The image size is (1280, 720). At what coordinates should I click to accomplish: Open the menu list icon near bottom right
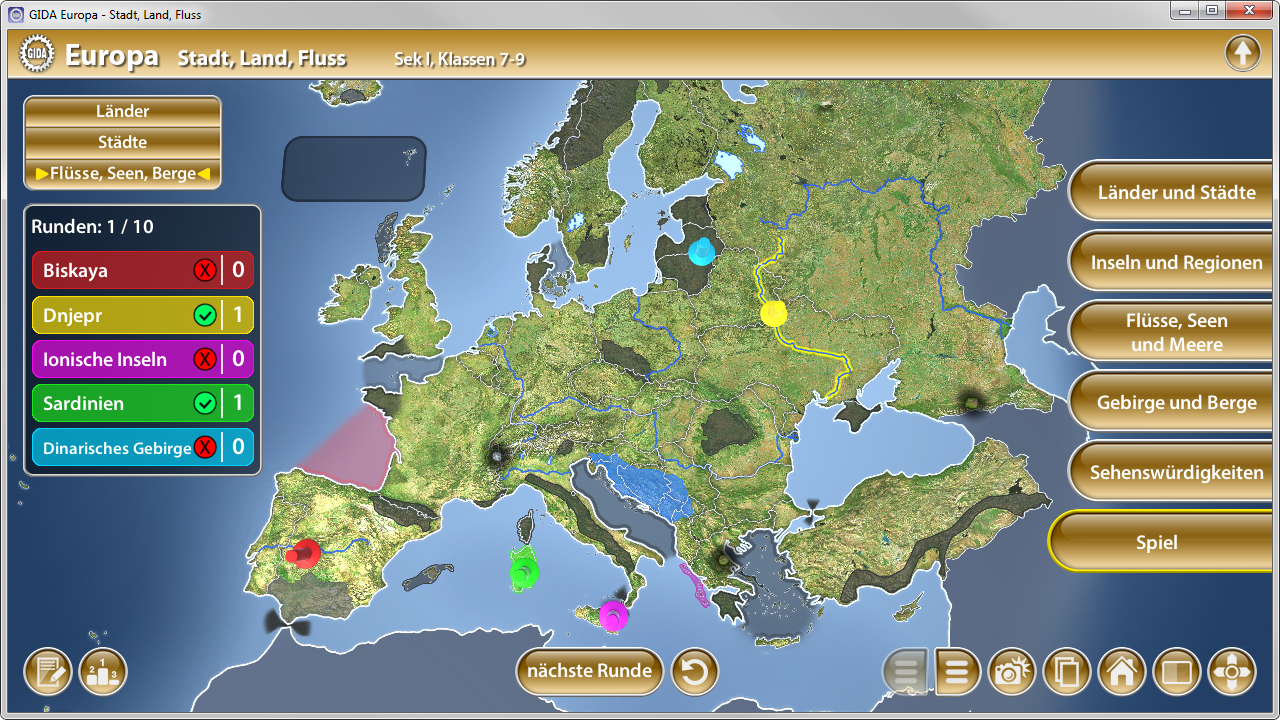coord(957,671)
